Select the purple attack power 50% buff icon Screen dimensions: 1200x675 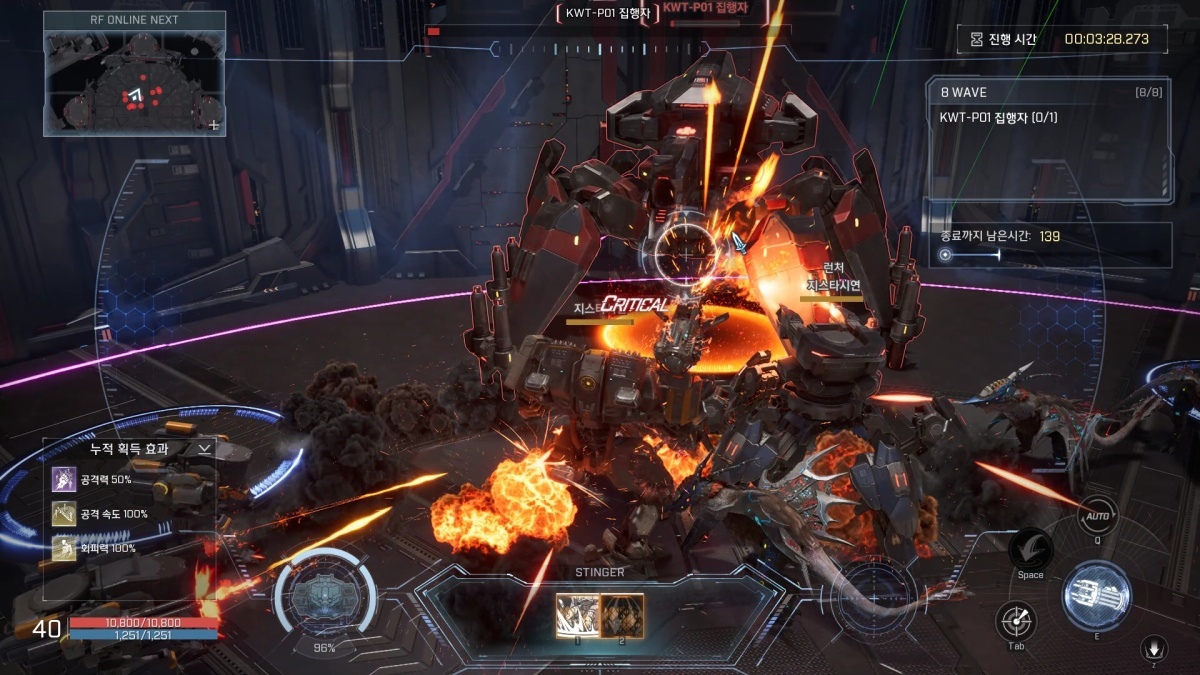coord(64,480)
